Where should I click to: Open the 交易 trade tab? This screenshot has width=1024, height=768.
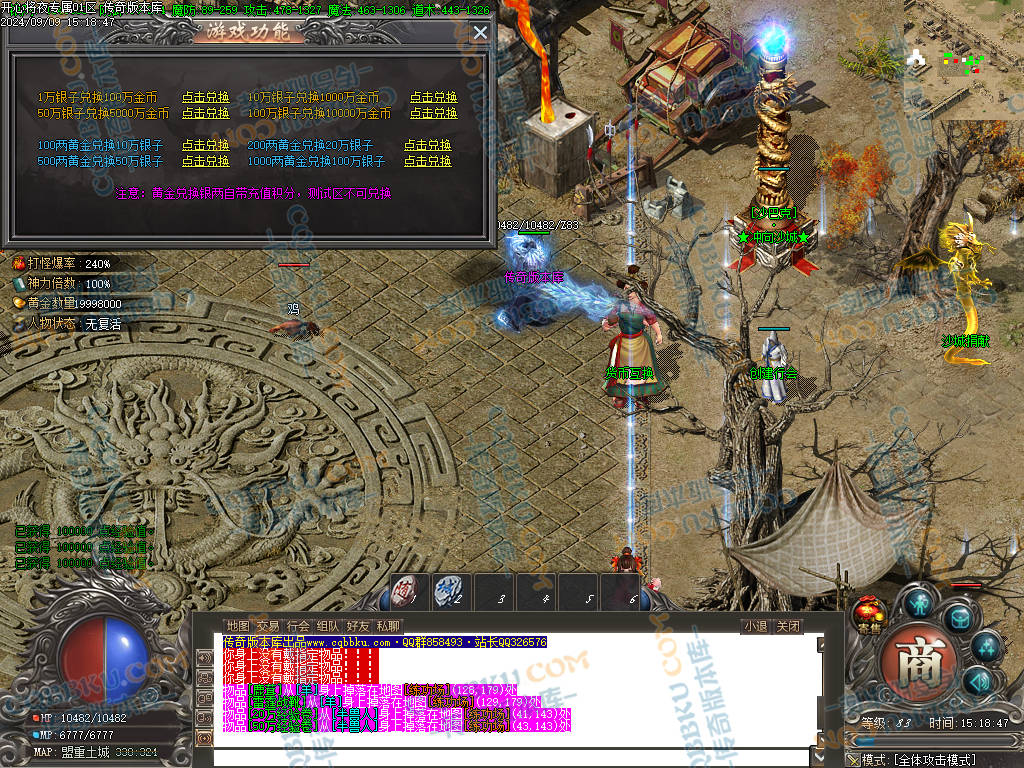click(268, 626)
